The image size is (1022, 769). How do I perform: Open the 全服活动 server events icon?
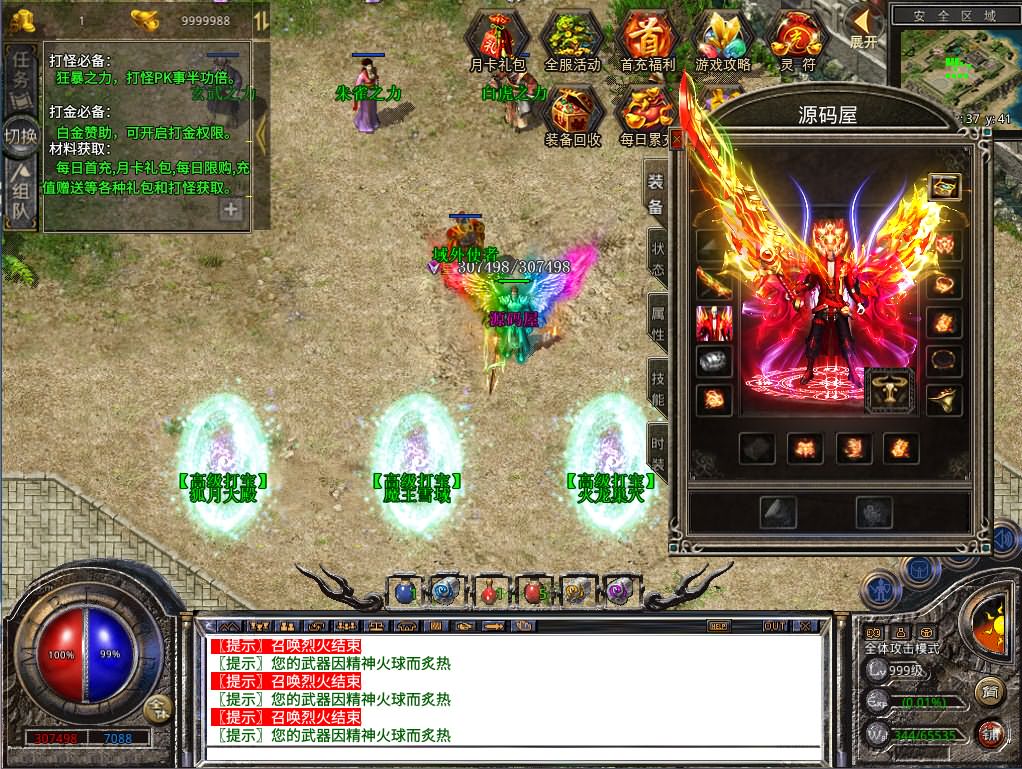pyautogui.click(x=572, y=40)
